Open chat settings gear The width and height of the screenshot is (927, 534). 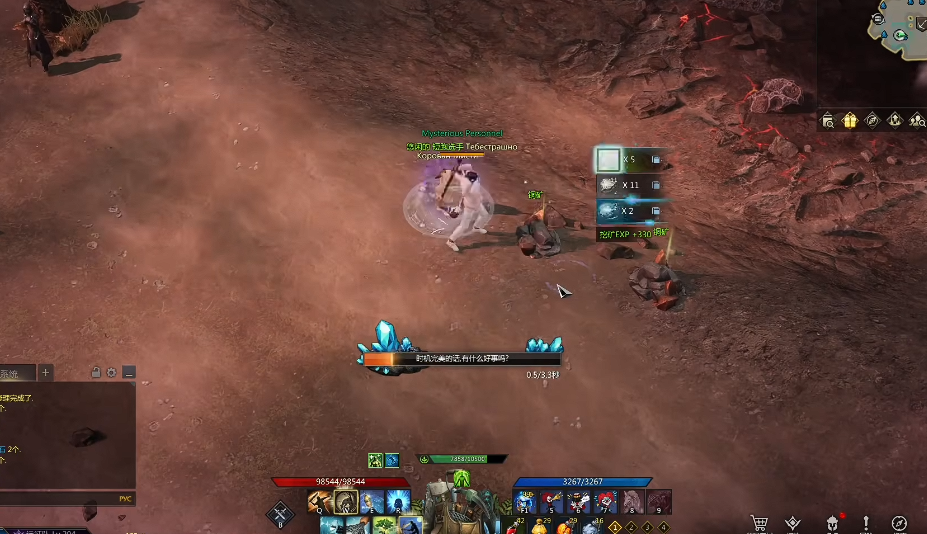(111, 373)
